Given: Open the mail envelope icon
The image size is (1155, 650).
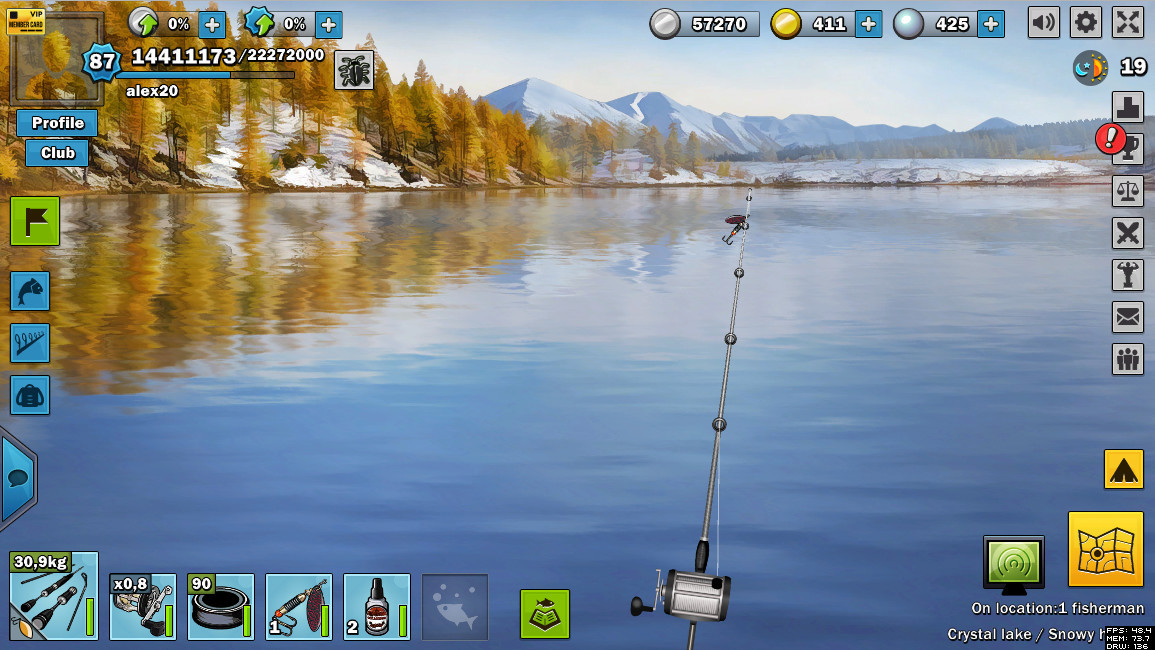Looking at the screenshot, I should point(1127,317).
